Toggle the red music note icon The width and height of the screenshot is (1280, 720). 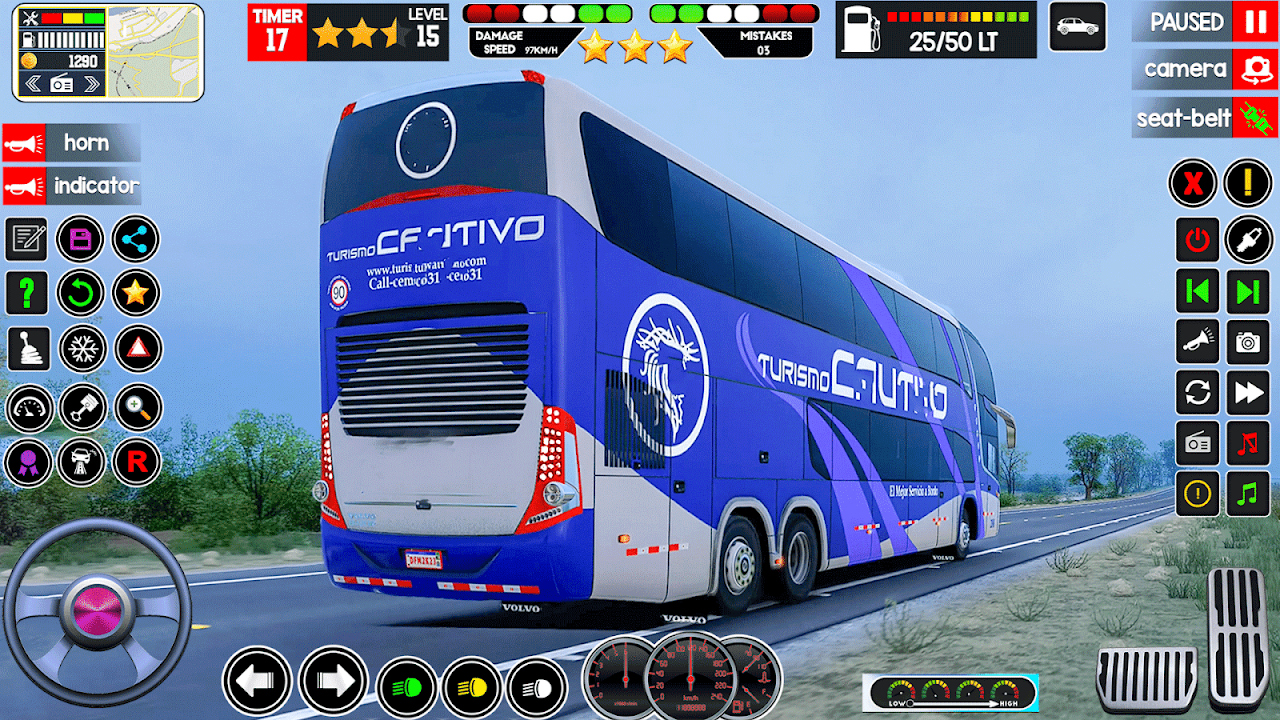pyautogui.click(x=1248, y=442)
